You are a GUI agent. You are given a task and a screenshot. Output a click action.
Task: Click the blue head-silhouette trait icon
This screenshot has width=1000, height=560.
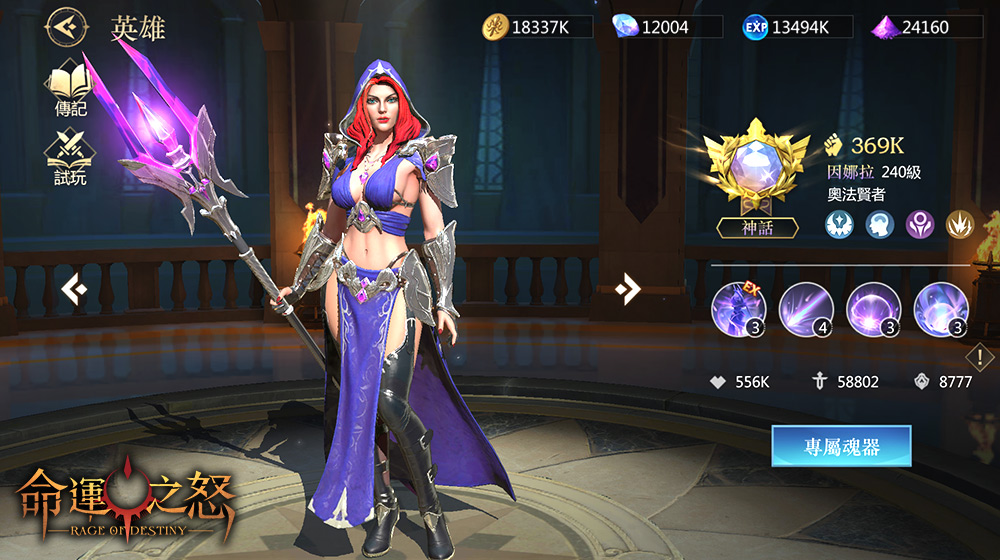tap(879, 224)
